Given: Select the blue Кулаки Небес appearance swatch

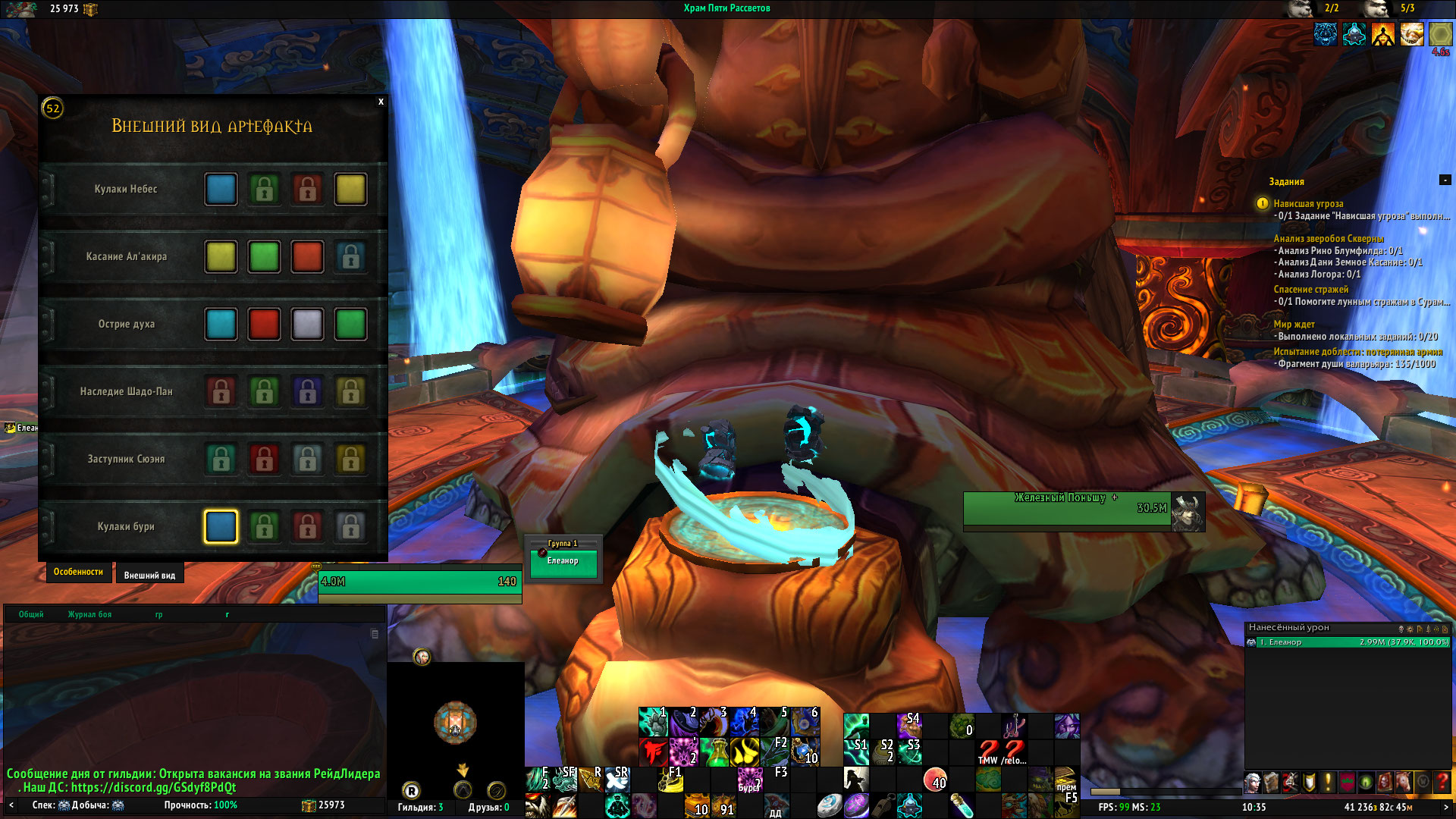Looking at the screenshot, I should pyautogui.click(x=221, y=190).
